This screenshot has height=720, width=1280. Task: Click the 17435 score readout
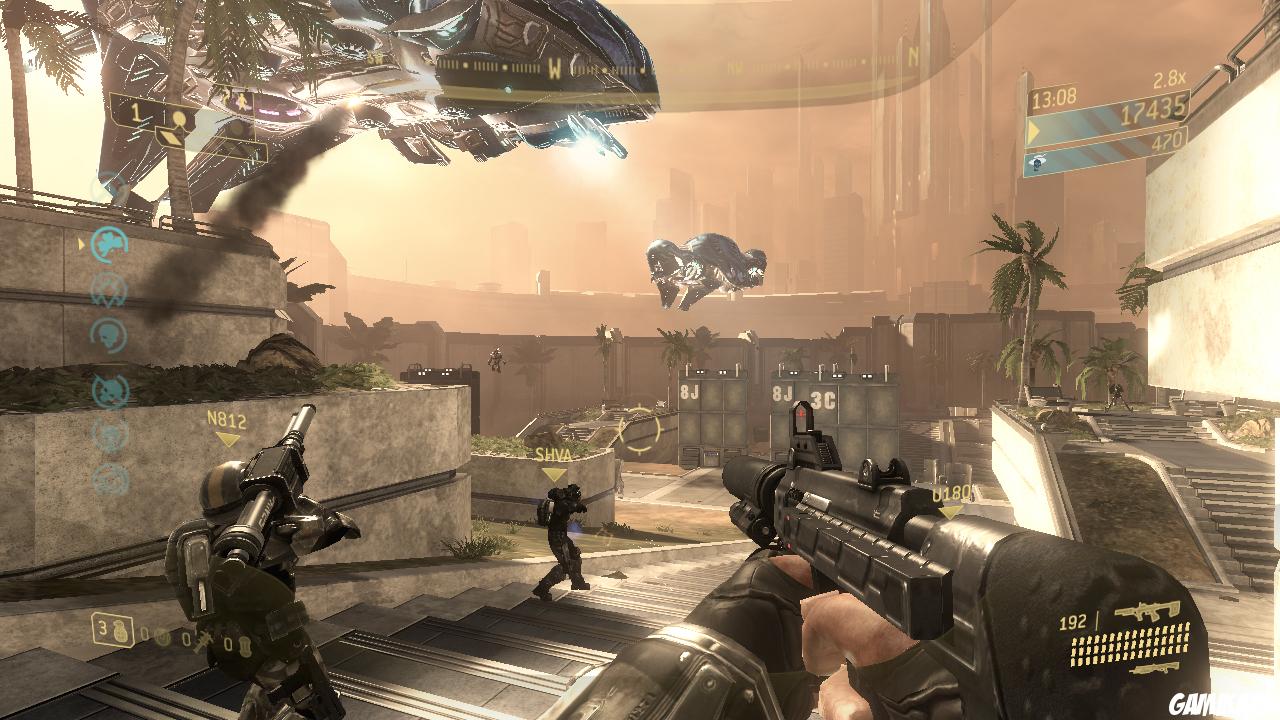(x=1153, y=112)
